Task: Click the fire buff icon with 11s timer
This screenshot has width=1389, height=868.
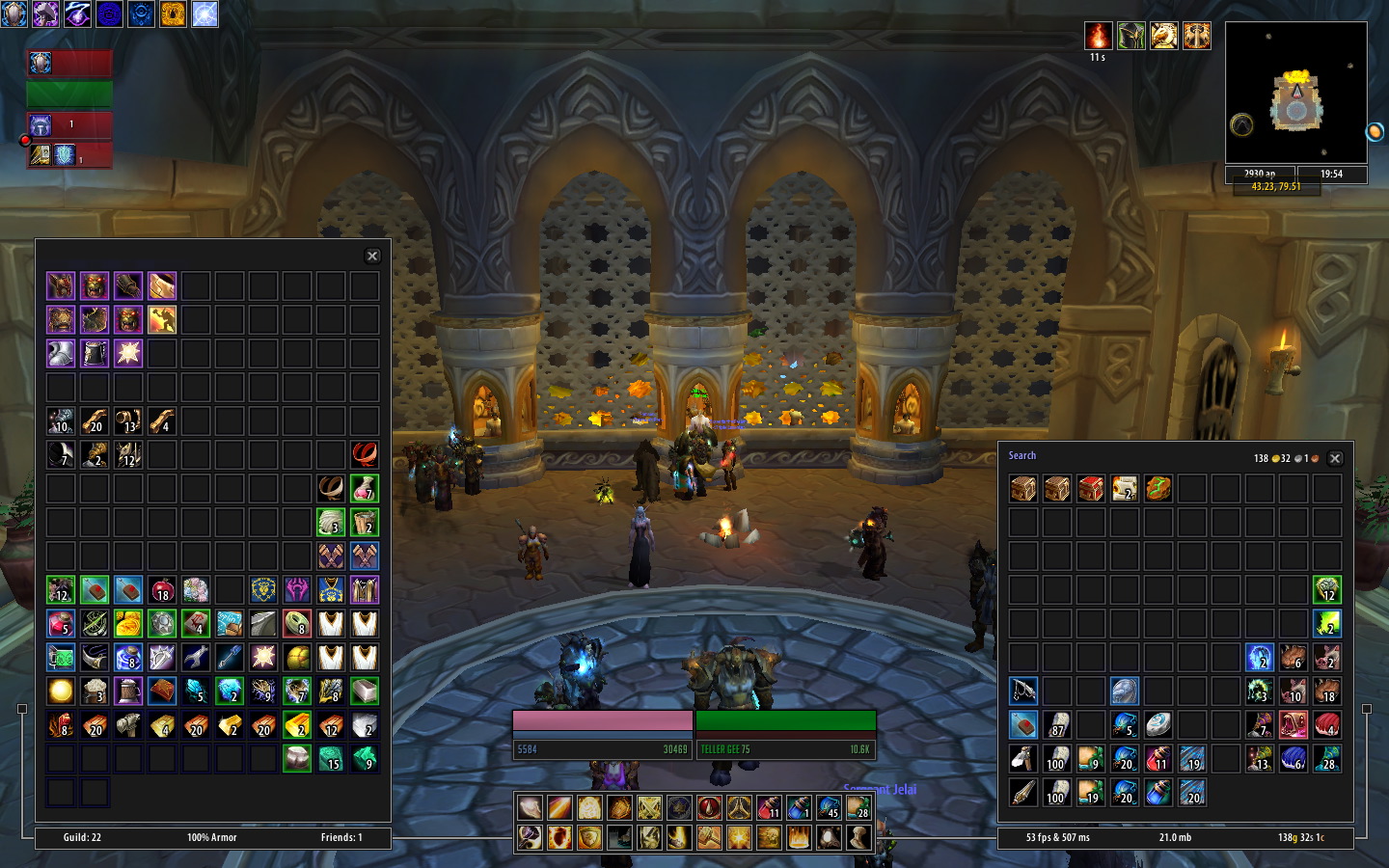Action: (x=1098, y=37)
